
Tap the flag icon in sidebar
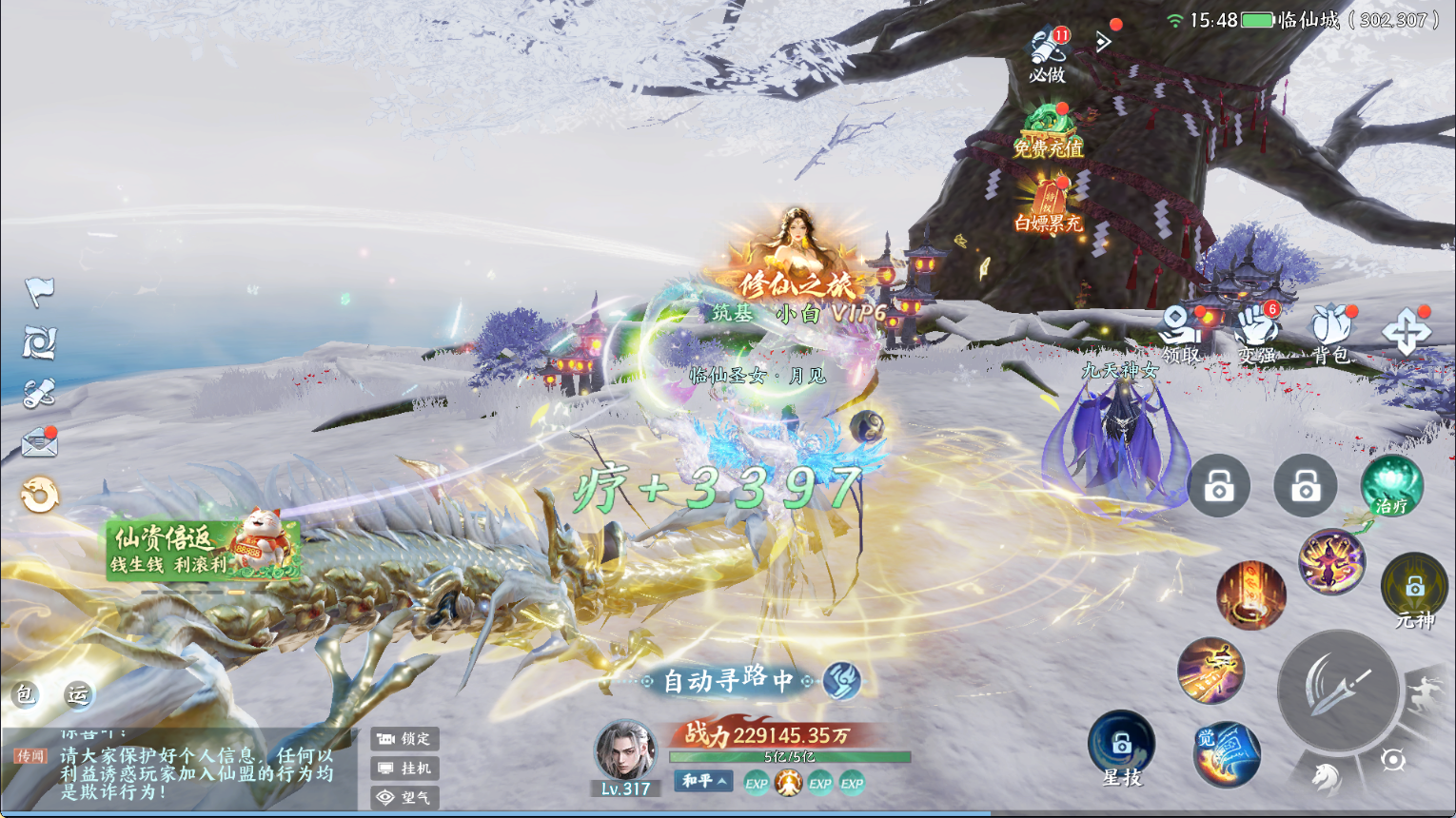[x=39, y=291]
